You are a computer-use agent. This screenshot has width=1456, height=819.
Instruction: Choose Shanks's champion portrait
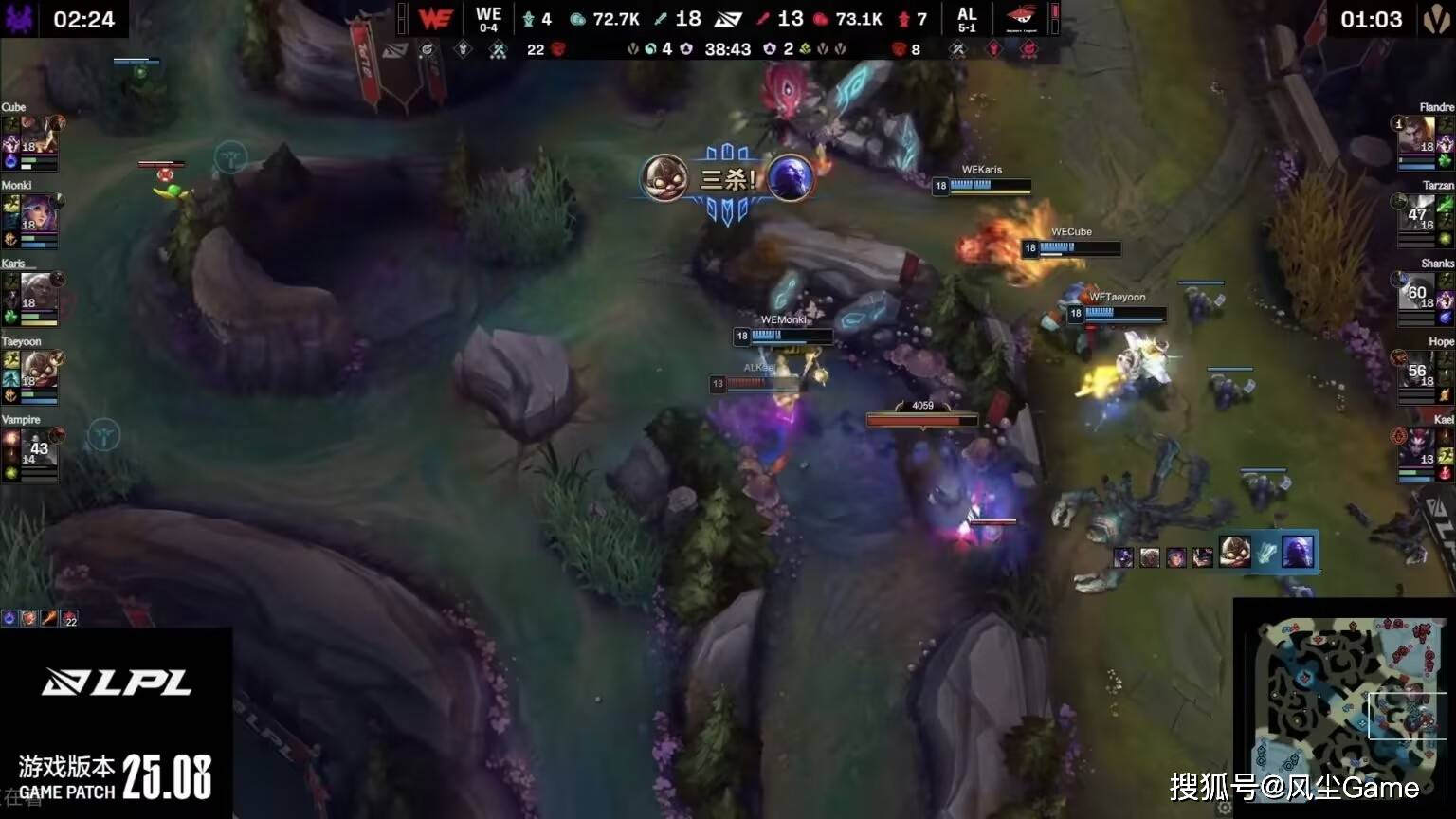point(1416,291)
